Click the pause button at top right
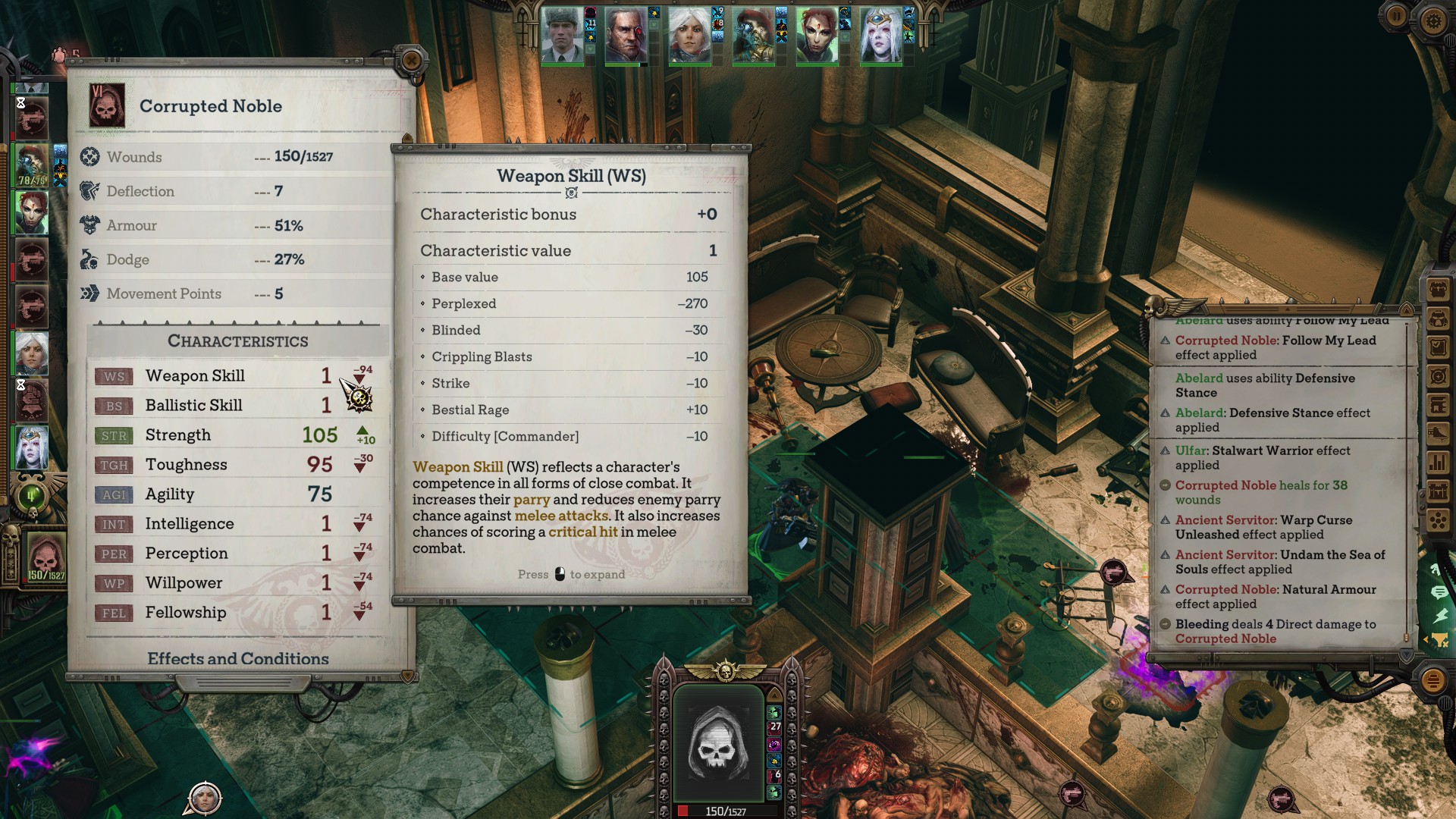 click(x=1397, y=17)
